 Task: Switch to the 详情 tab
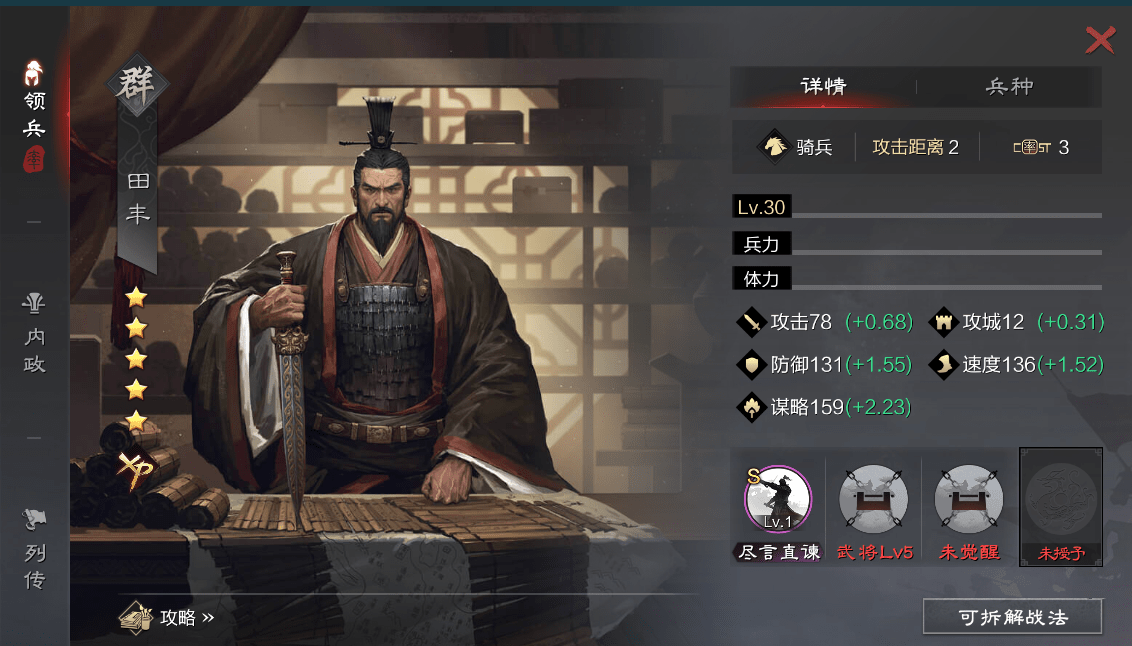(823, 87)
